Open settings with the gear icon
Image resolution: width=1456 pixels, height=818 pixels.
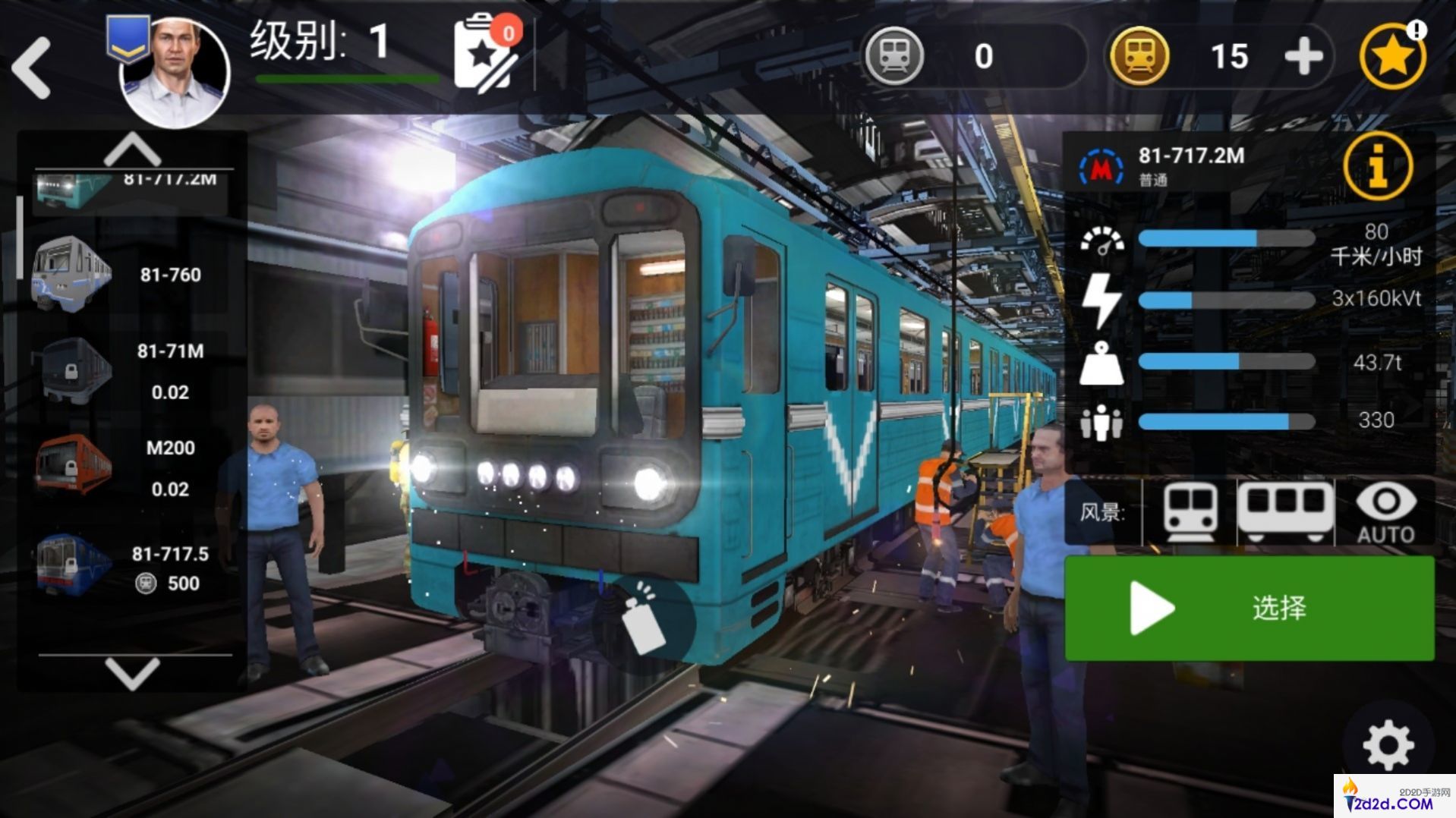pyautogui.click(x=1388, y=745)
